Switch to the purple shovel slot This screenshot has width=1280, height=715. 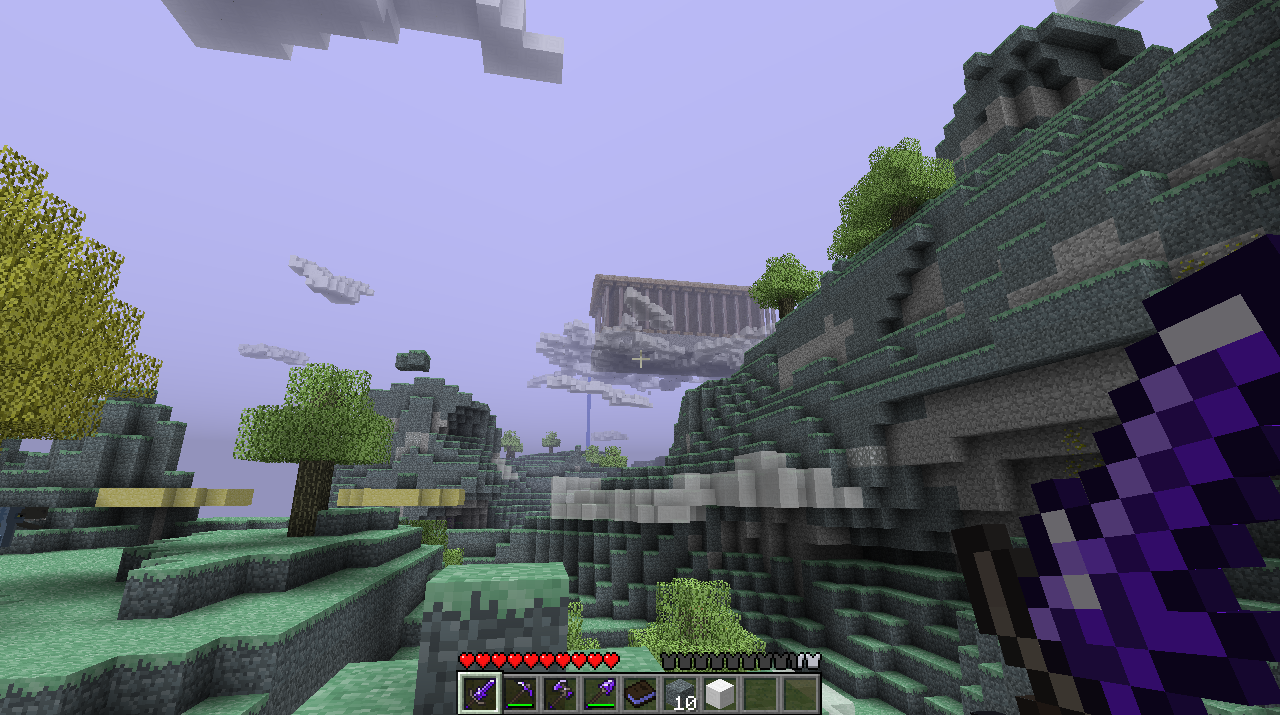pyautogui.click(x=599, y=693)
